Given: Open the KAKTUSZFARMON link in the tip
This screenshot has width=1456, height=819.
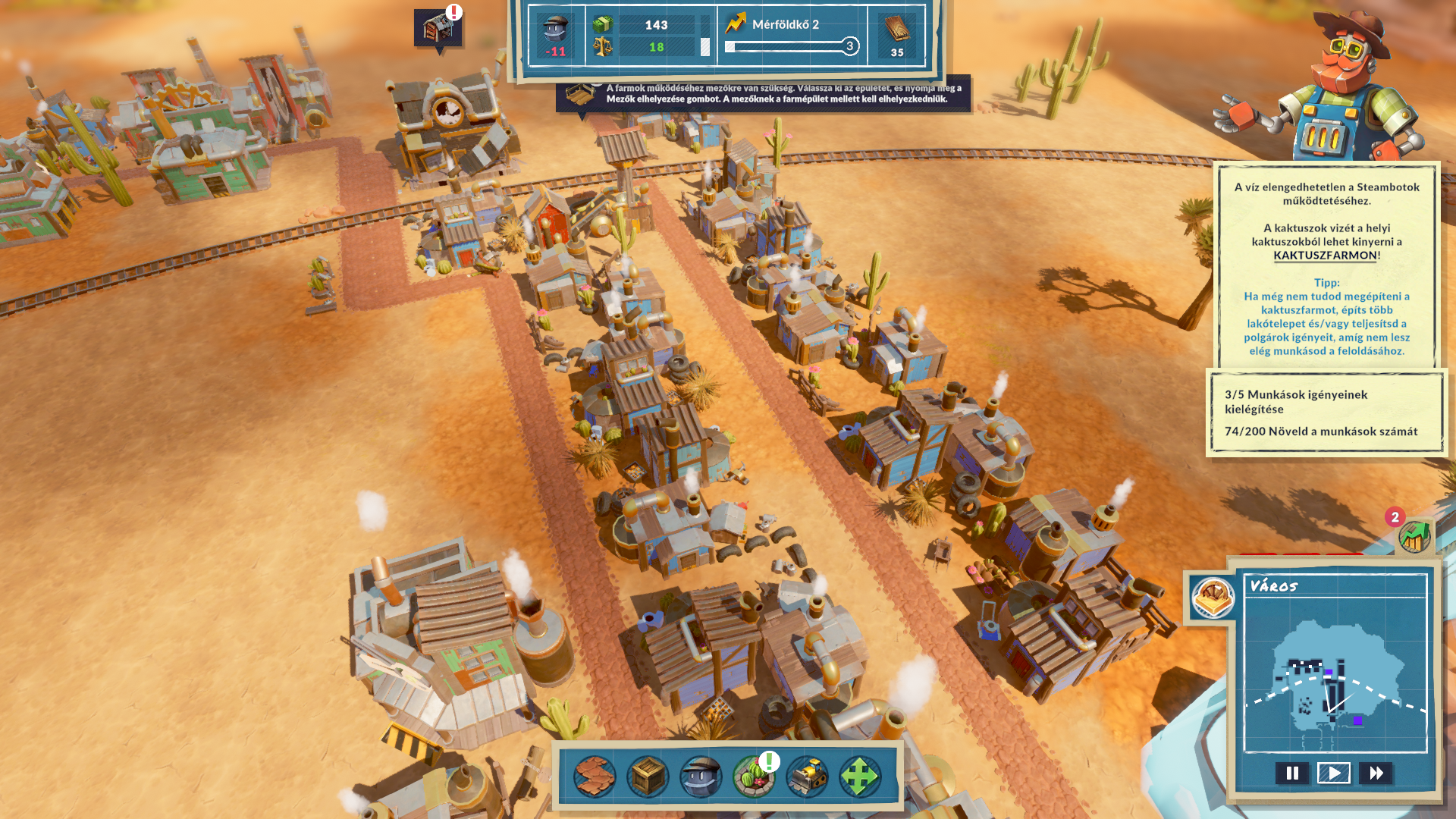Looking at the screenshot, I should pyautogui.click(x=1325, y=256).
